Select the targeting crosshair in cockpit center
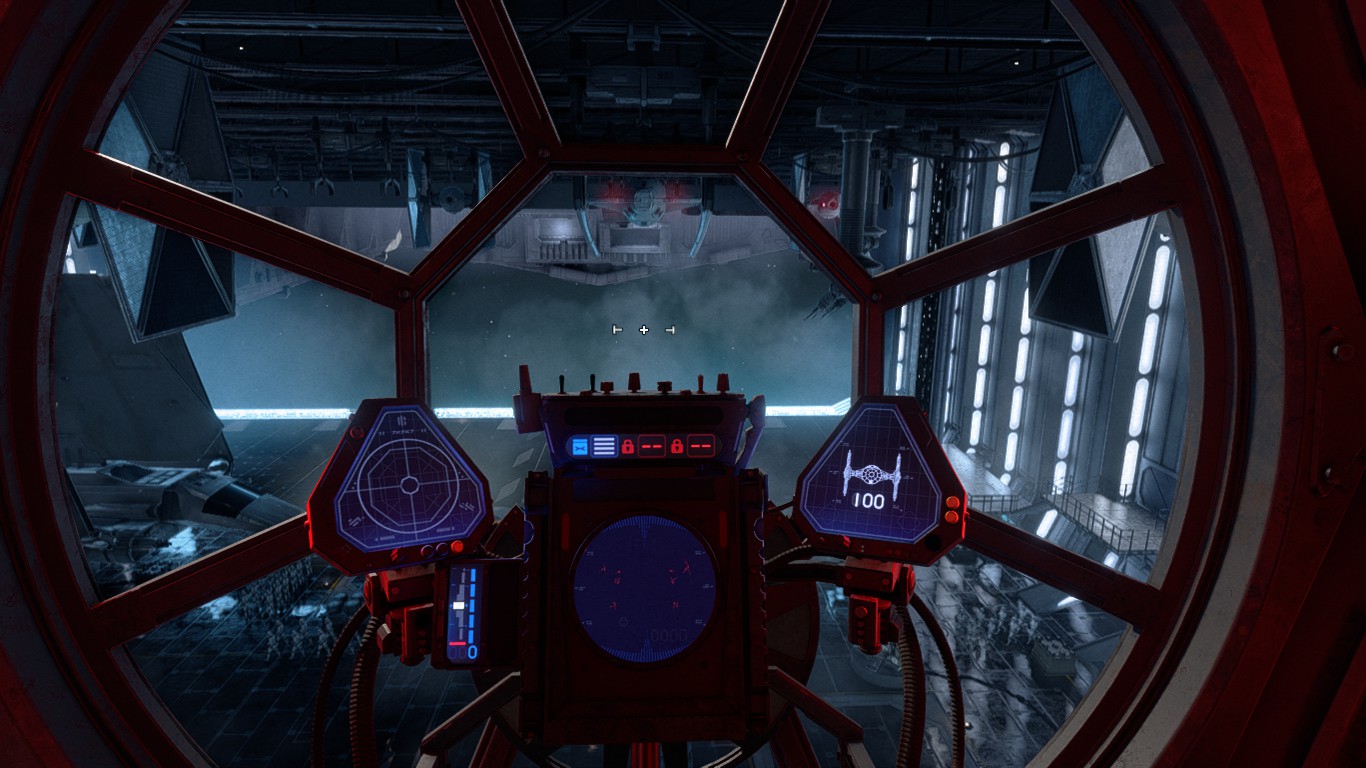The height and width of the screenshot is (768, 1366). tap(644, 329)
